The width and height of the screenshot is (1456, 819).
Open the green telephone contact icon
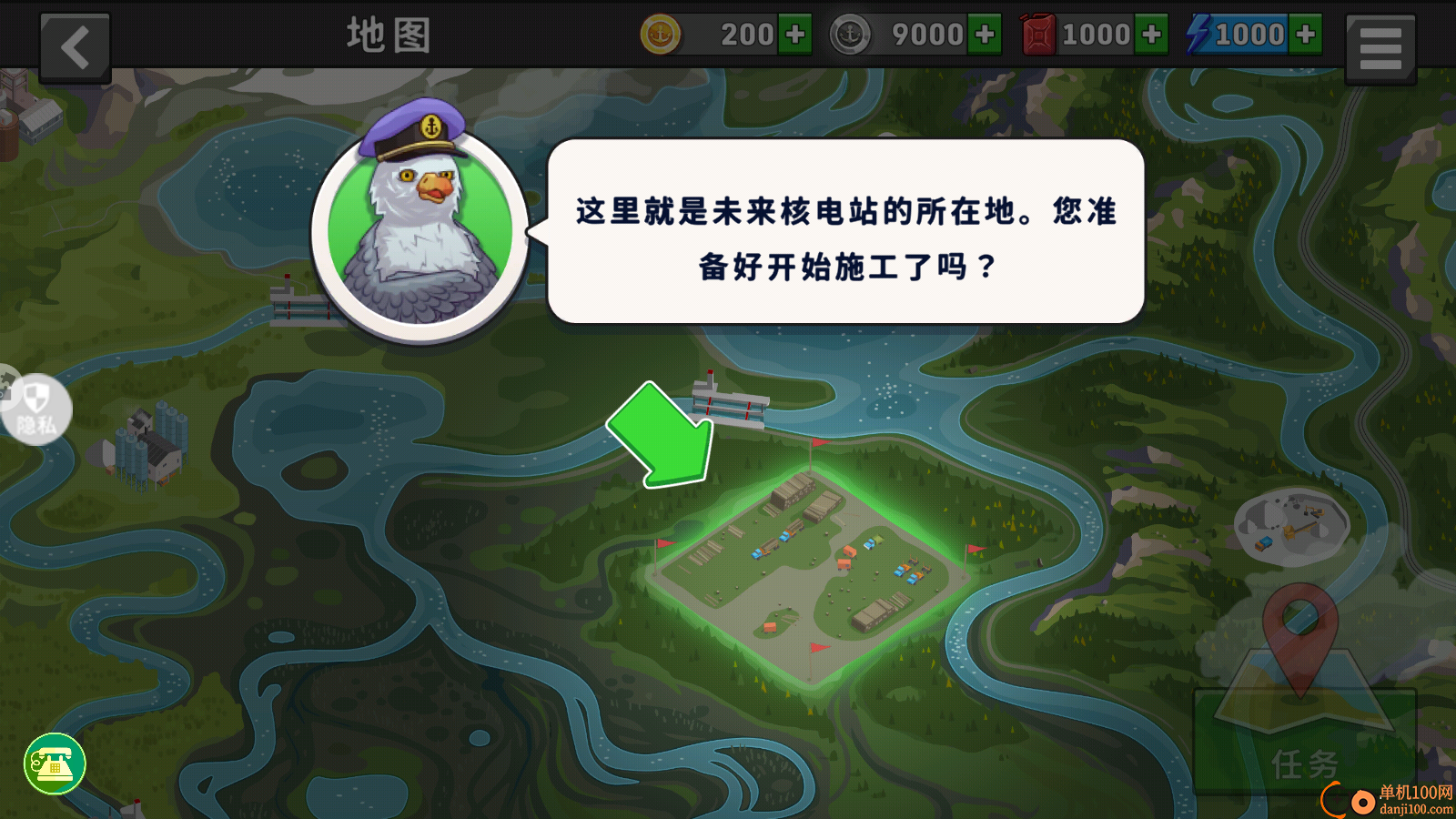[x=53, y=764]
